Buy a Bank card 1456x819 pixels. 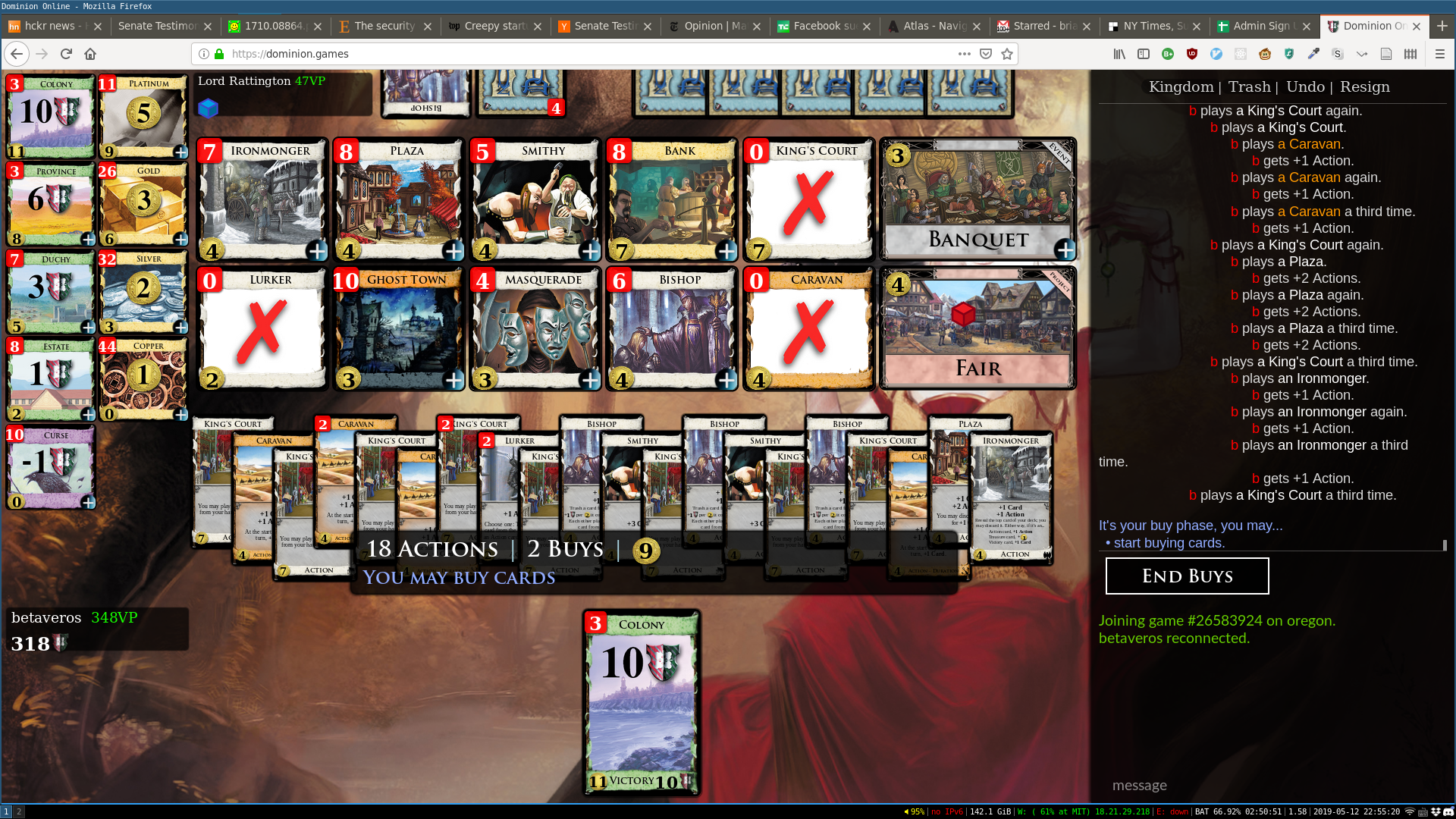coord(672,200)
